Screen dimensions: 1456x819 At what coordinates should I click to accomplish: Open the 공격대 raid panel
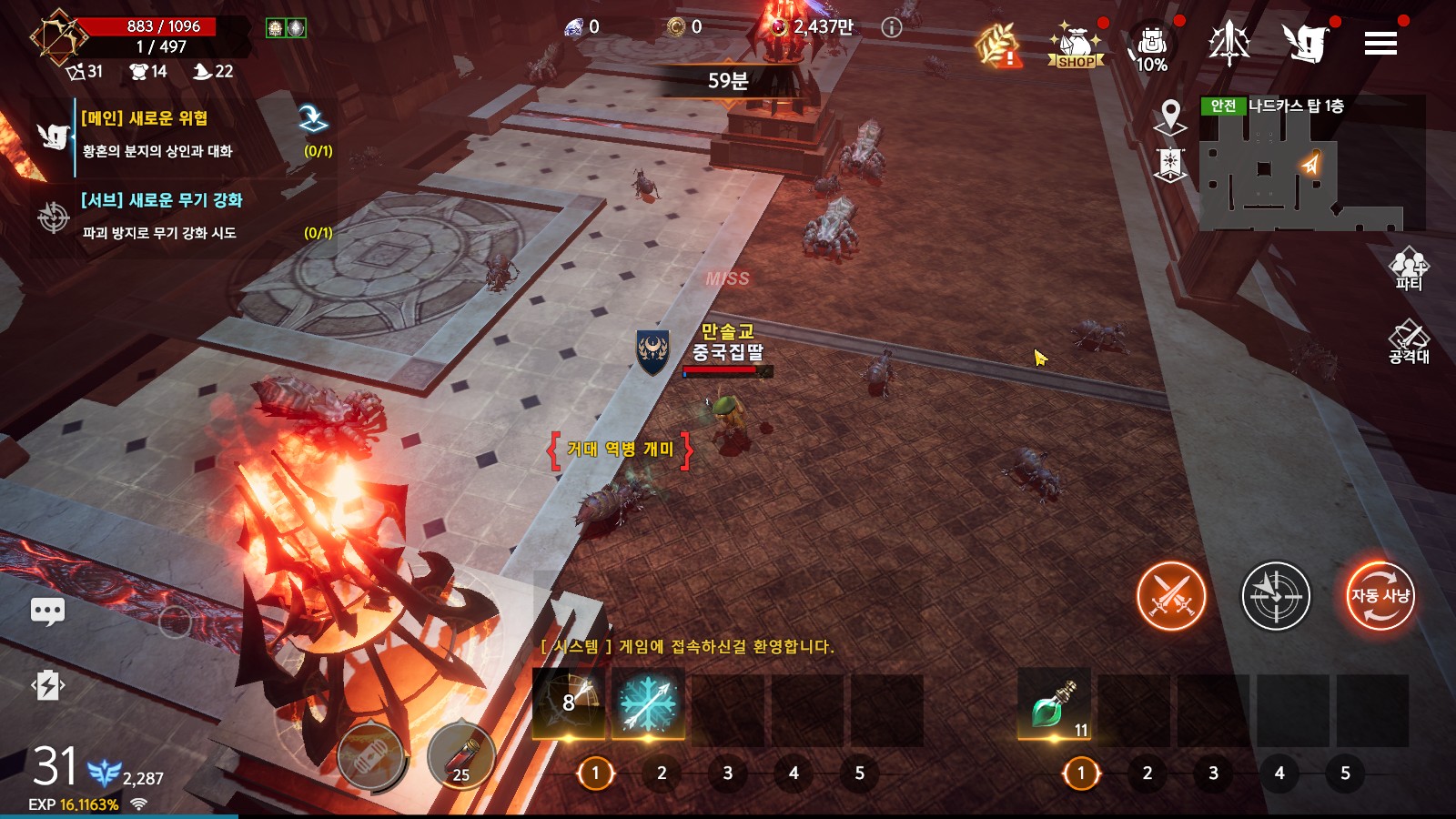click(x=1408, y=342)
